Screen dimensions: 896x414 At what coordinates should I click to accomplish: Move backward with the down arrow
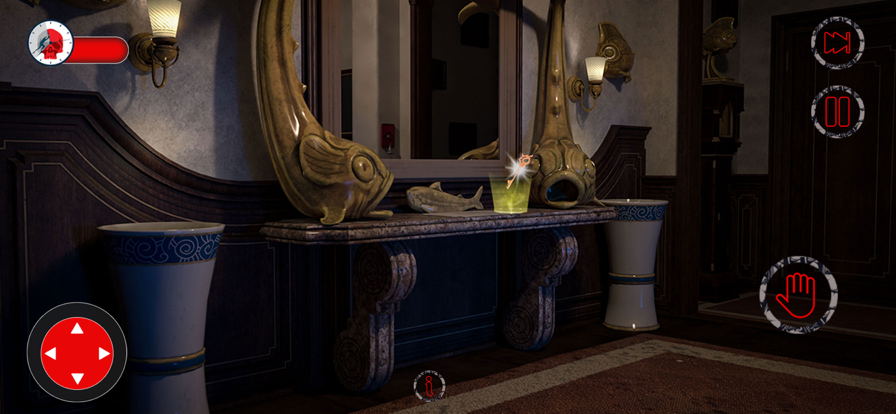click(x=77, y=378)
